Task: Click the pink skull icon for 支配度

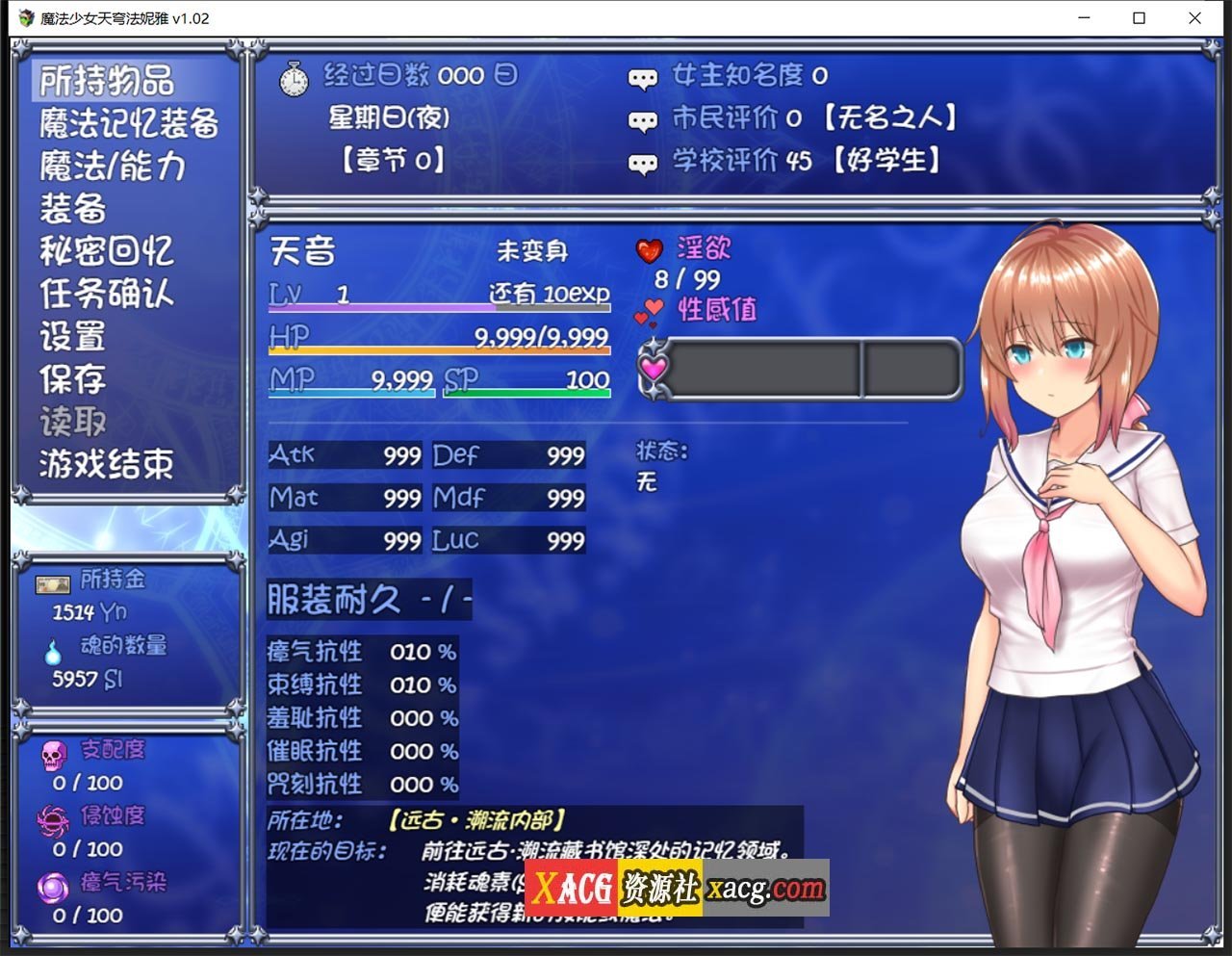Action: pos(52,754)
